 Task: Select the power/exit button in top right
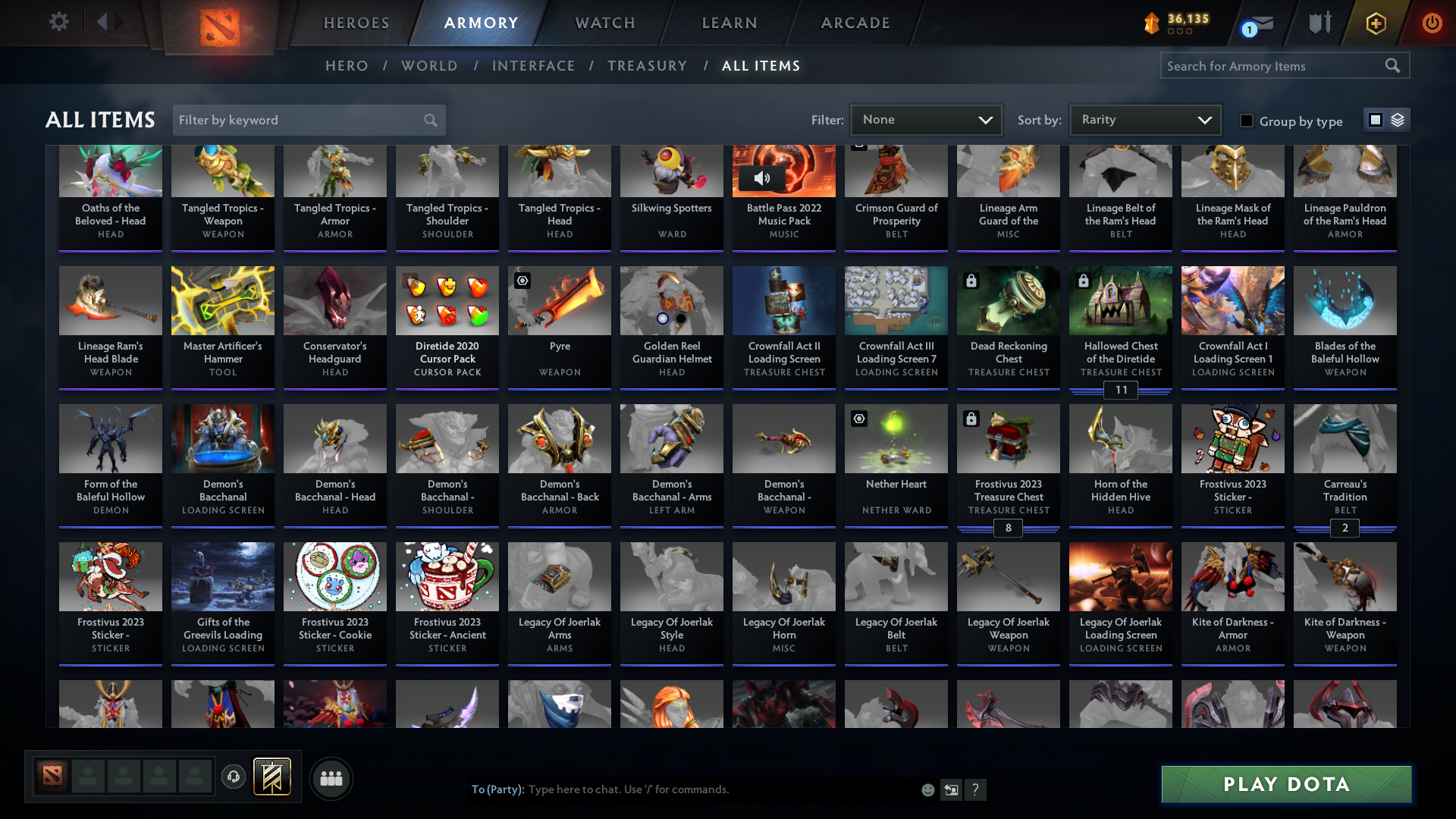point(1432,23)
